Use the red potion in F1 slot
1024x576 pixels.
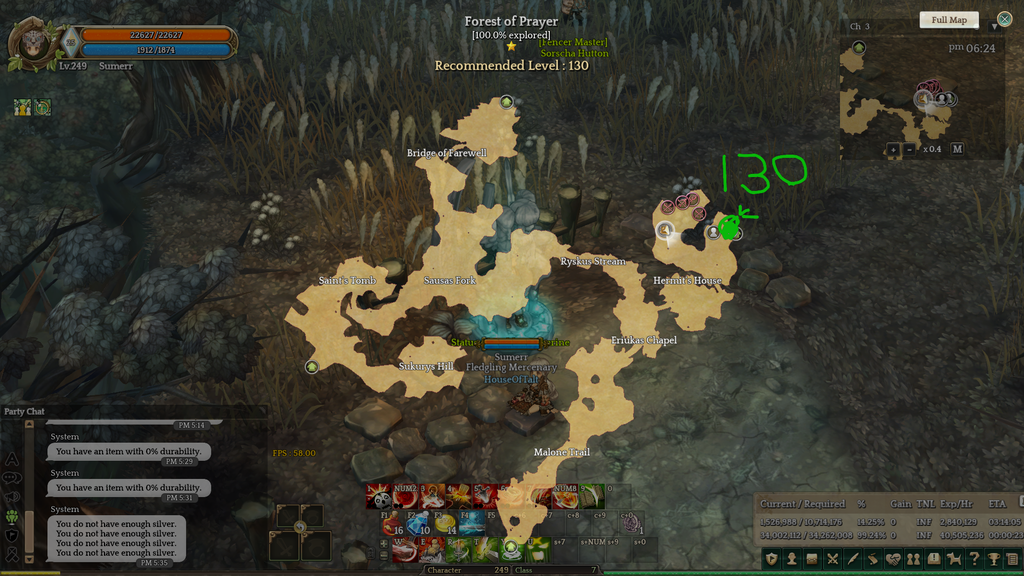point(391,524)
